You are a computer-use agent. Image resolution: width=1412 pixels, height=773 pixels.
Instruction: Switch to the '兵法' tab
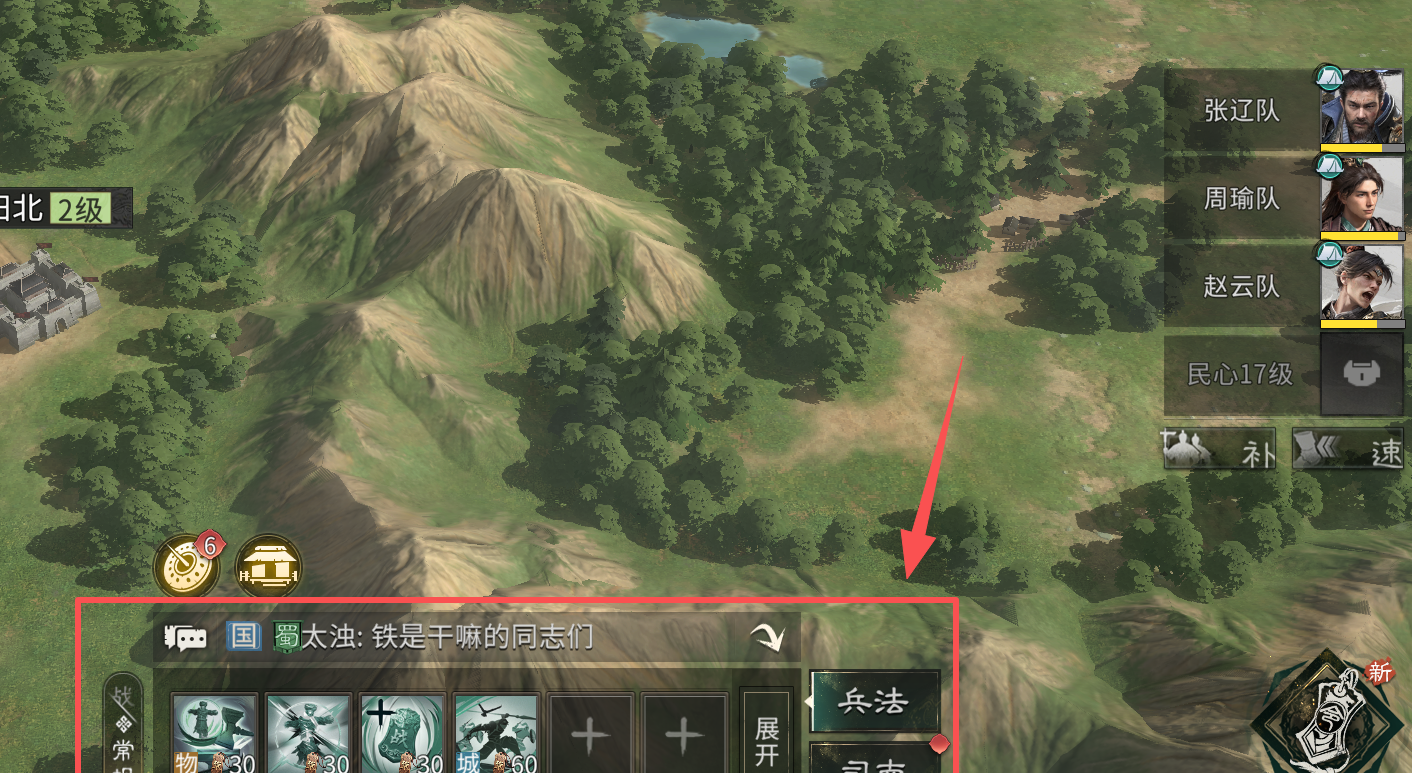coord(875,702)
